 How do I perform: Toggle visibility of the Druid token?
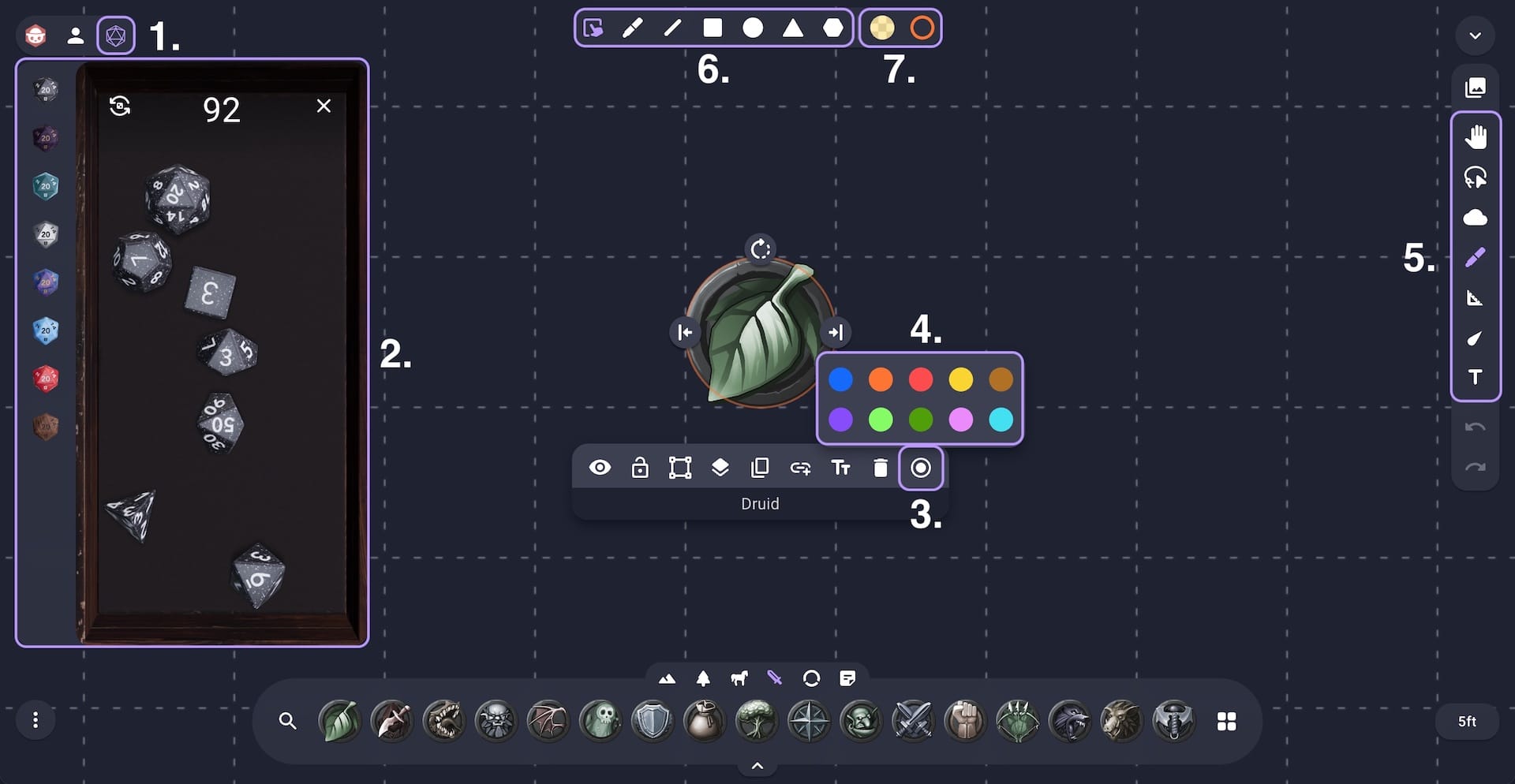click(x=600, y=467)
